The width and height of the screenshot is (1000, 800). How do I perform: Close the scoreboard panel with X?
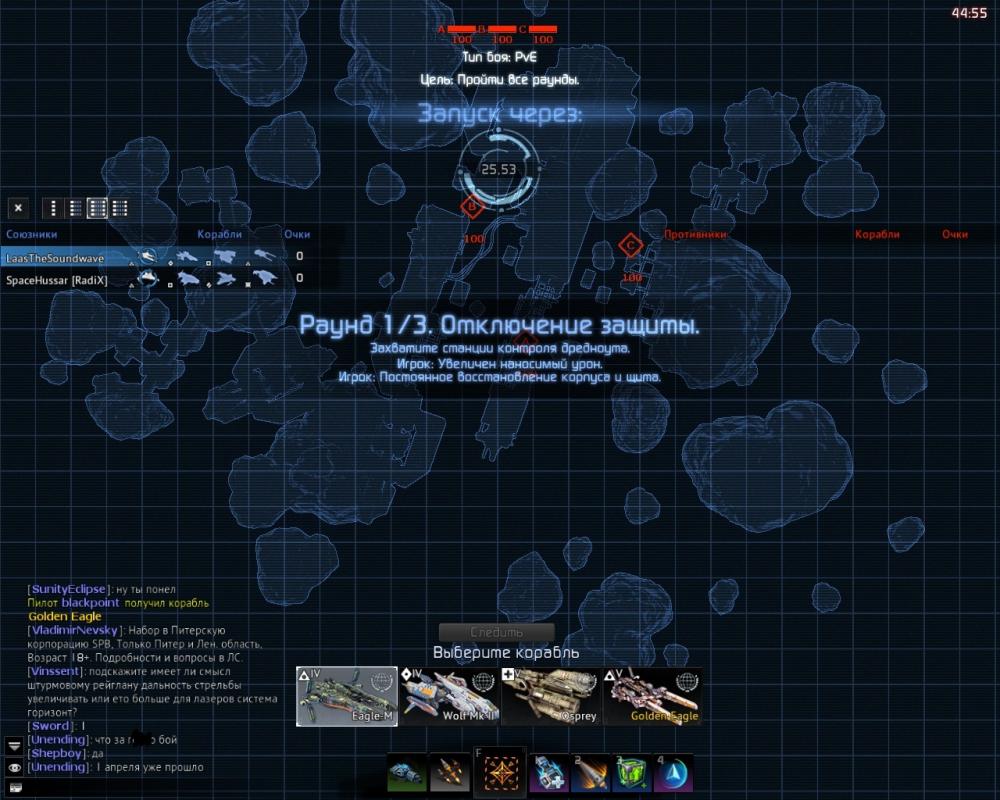(18, 208)
